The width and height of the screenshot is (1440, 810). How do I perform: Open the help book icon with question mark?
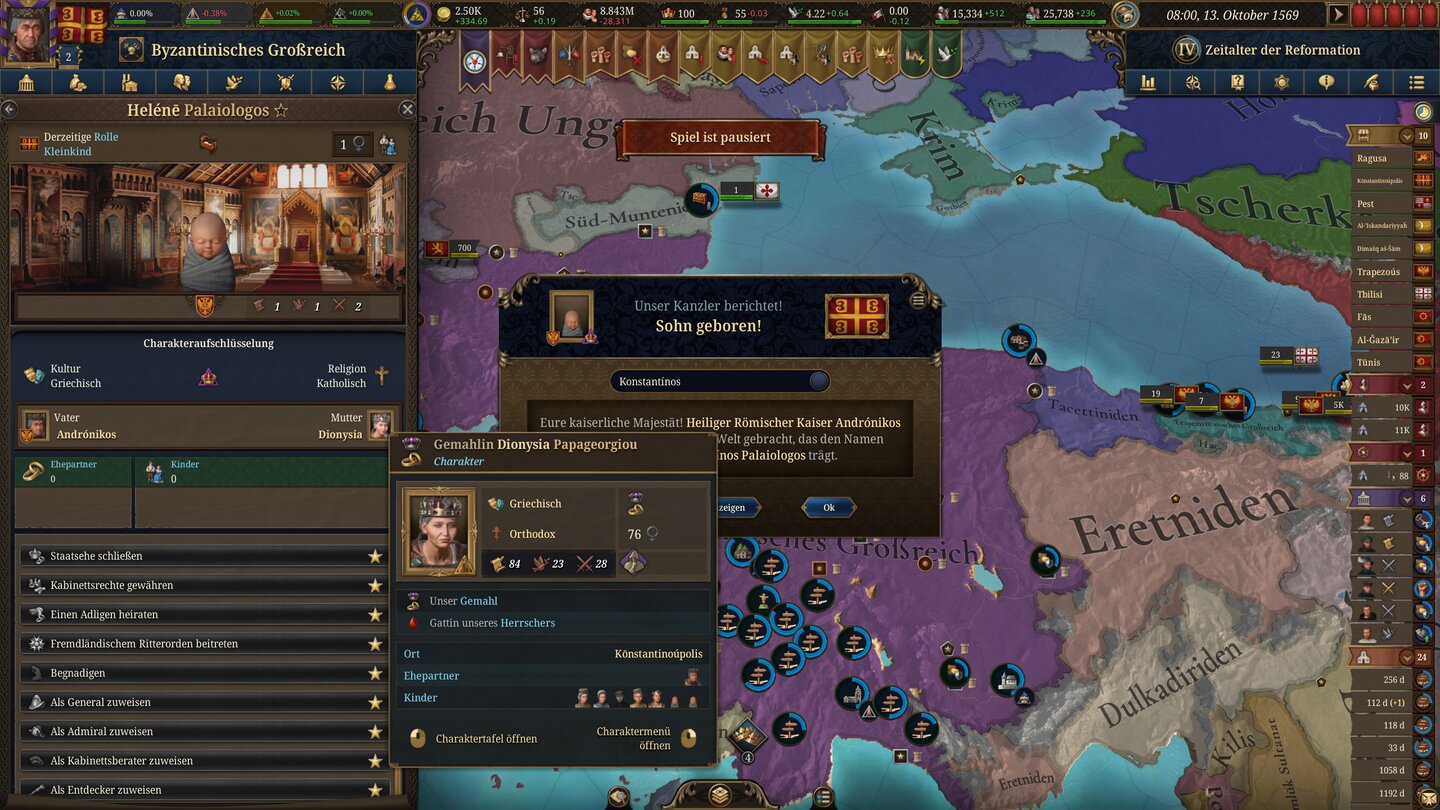pyautogui.click(x=1237, y=82)
